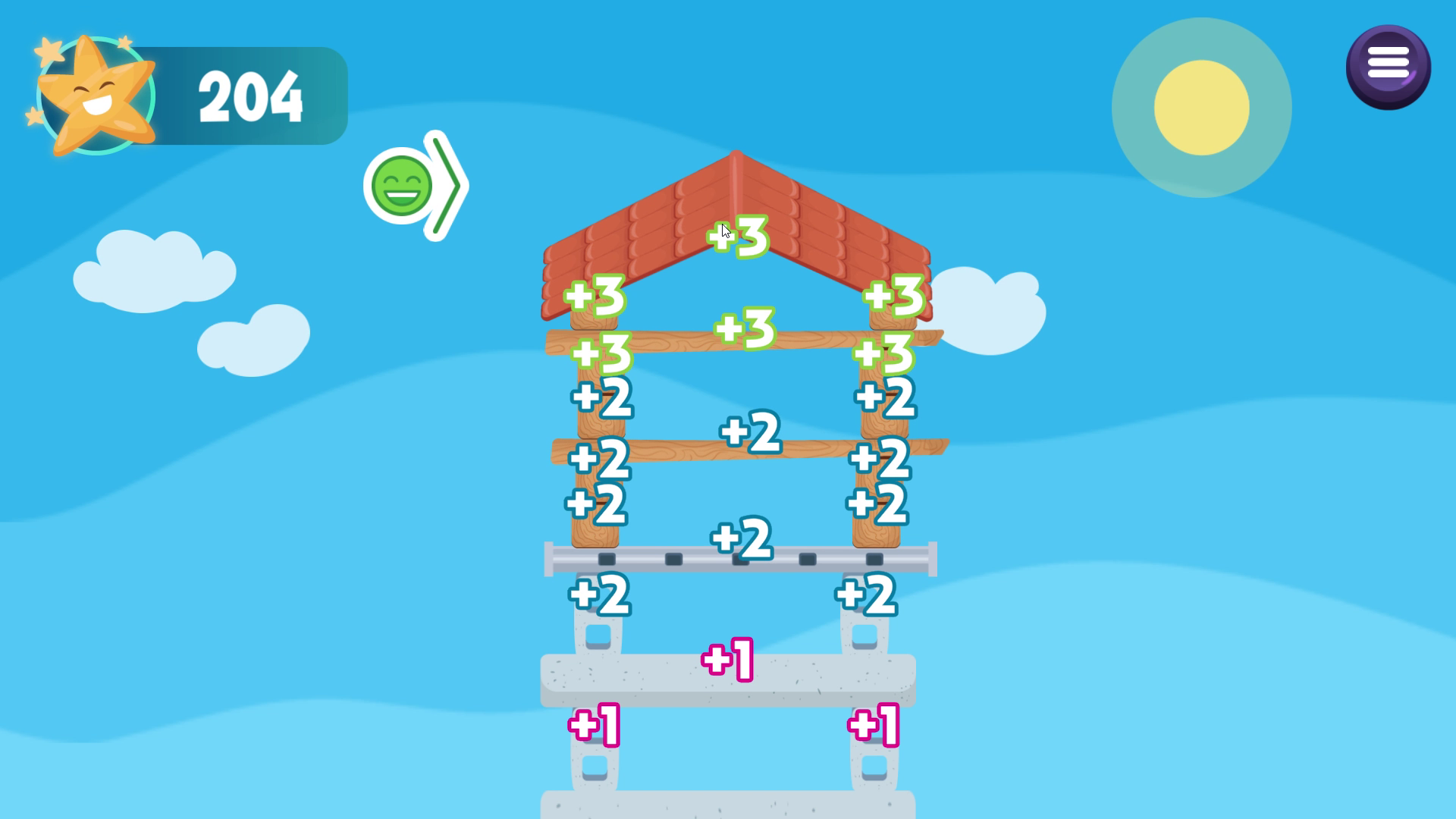The width and height of the screenshot is (1456, 819).
Task: Select the red roof piece marked +3
Action: pyautogui.click(x=736, y=235)
